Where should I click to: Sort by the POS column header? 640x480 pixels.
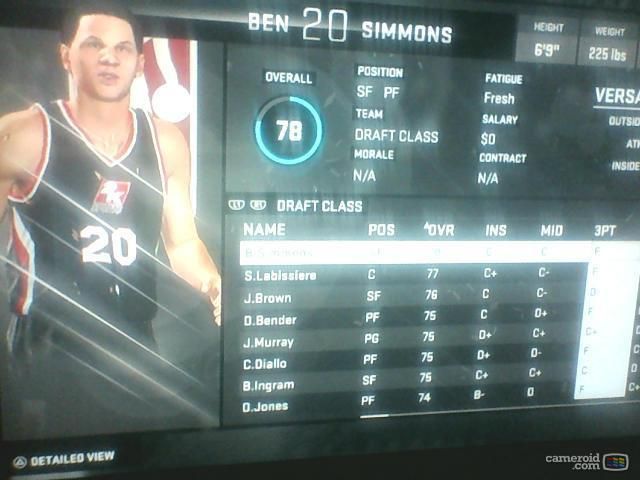(381, 230)
